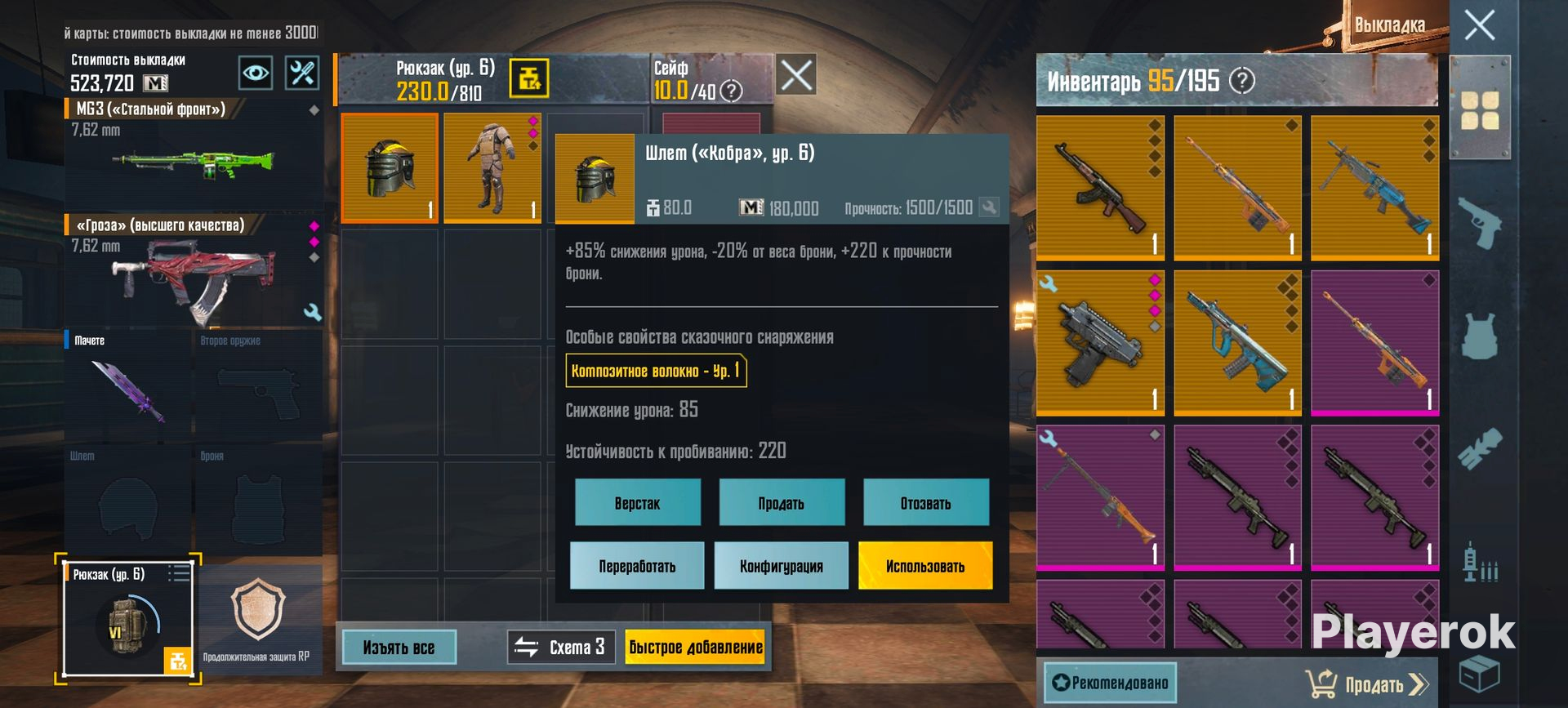Open the Конфигурация option
Screen dimensions: 1568x708
[782, 566]
